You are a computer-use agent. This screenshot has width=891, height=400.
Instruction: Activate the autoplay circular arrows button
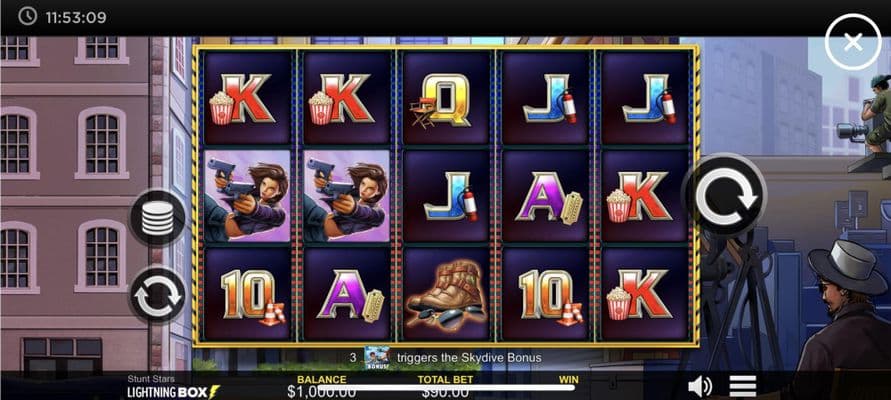[158, 295]
